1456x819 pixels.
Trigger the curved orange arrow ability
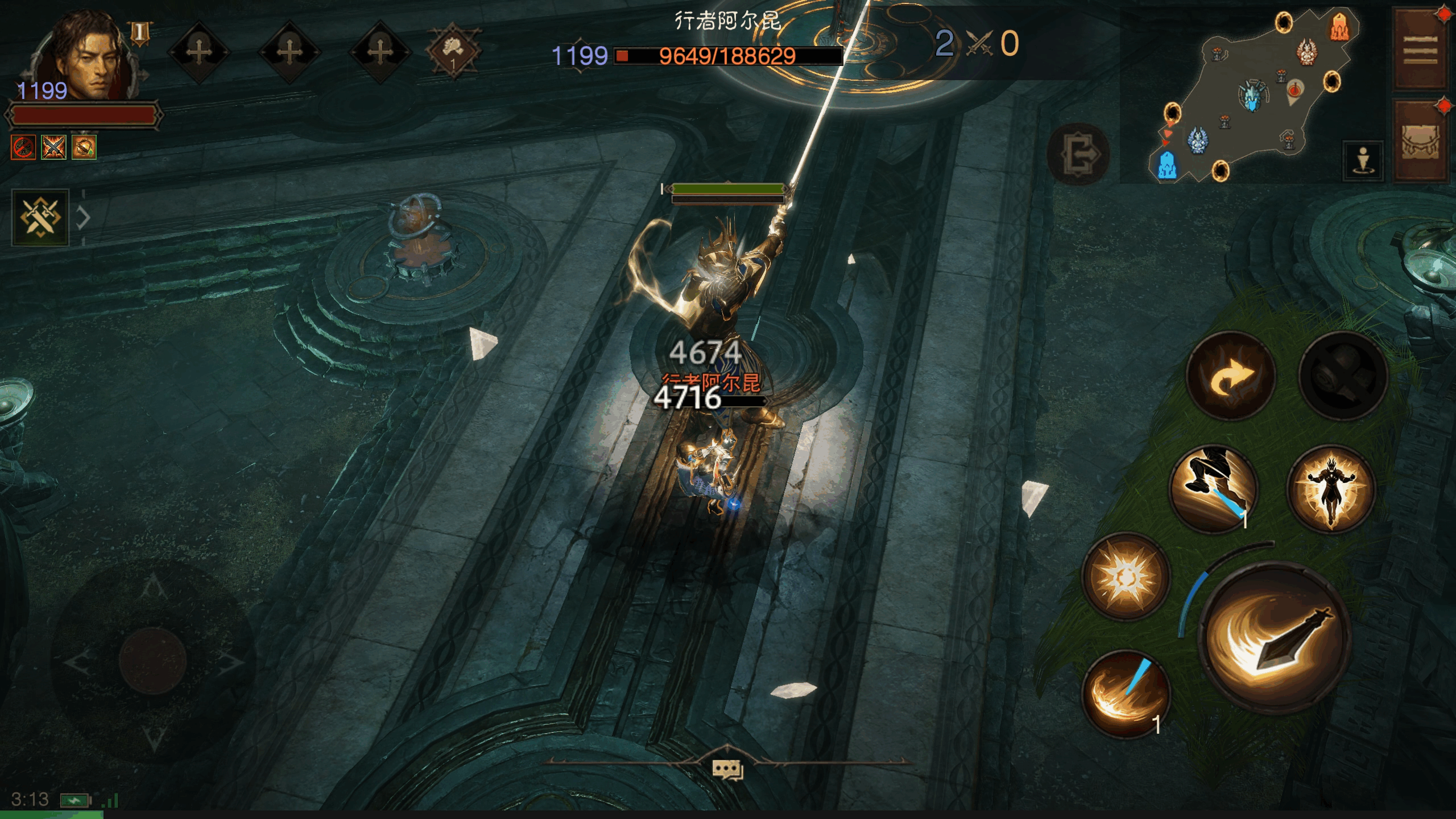(x=1231, y=377)
